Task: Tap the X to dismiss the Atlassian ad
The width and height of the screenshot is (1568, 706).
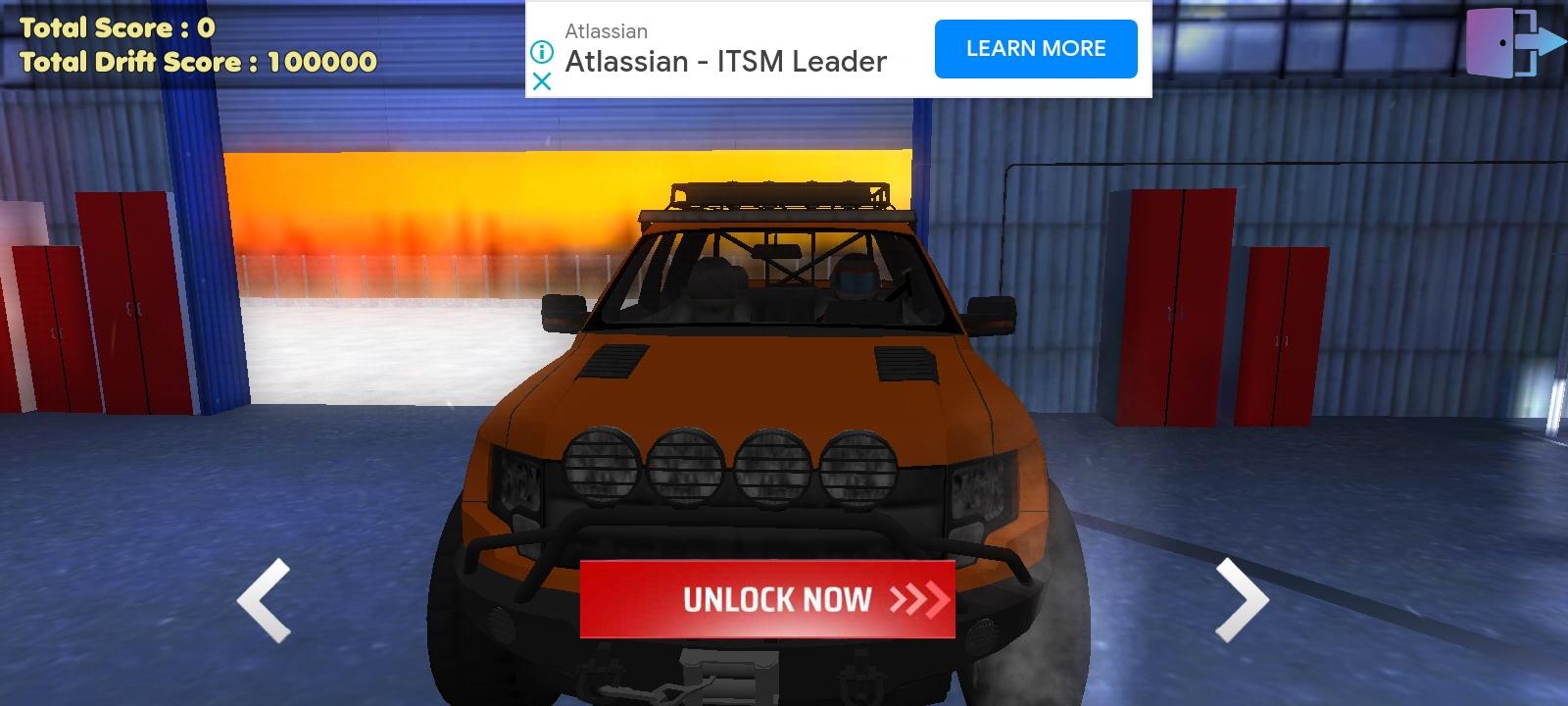Action: (x=542, y=82)
